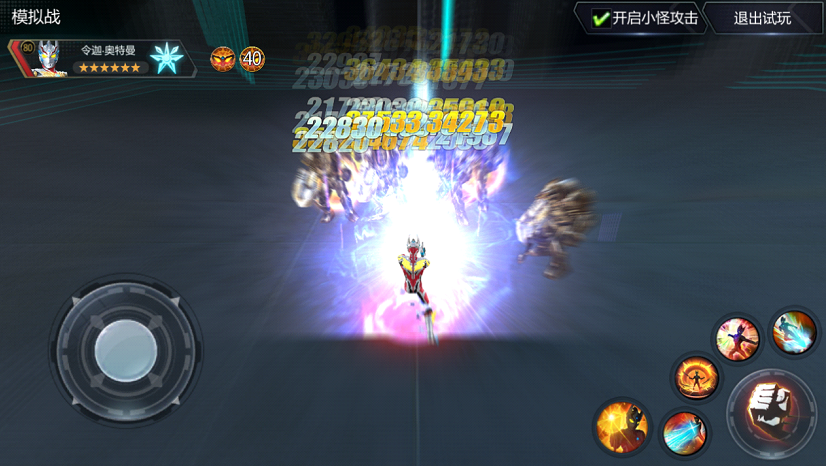Click the virtual joystick center knob

tap(126, 348)
